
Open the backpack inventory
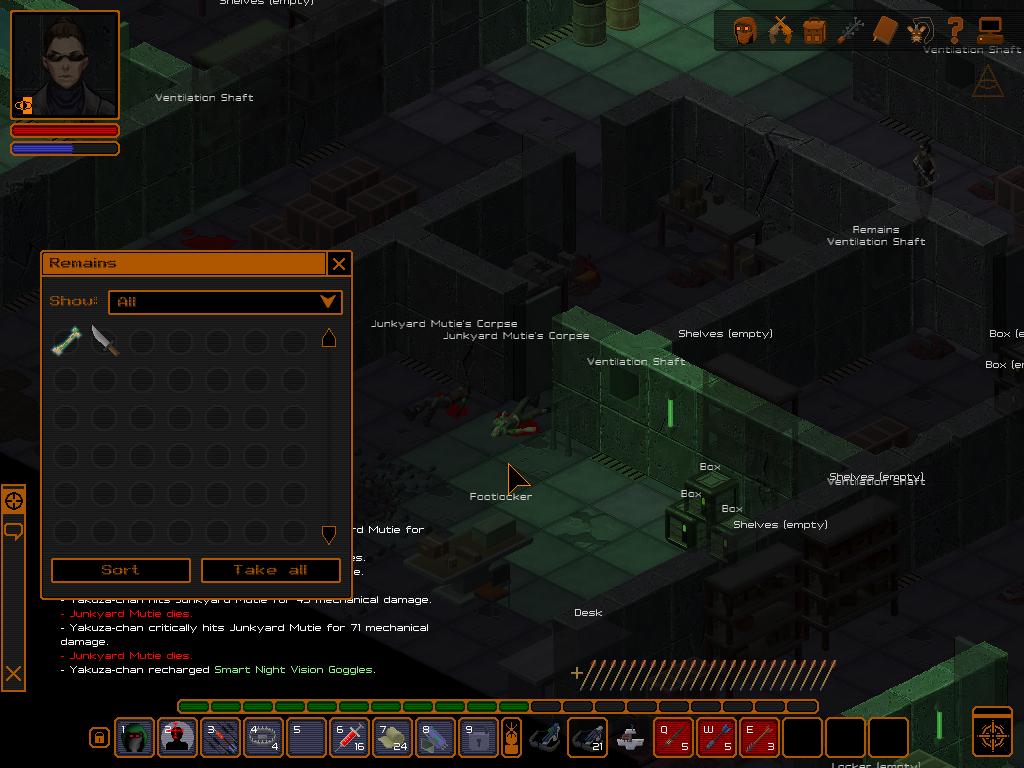(814, 31)
